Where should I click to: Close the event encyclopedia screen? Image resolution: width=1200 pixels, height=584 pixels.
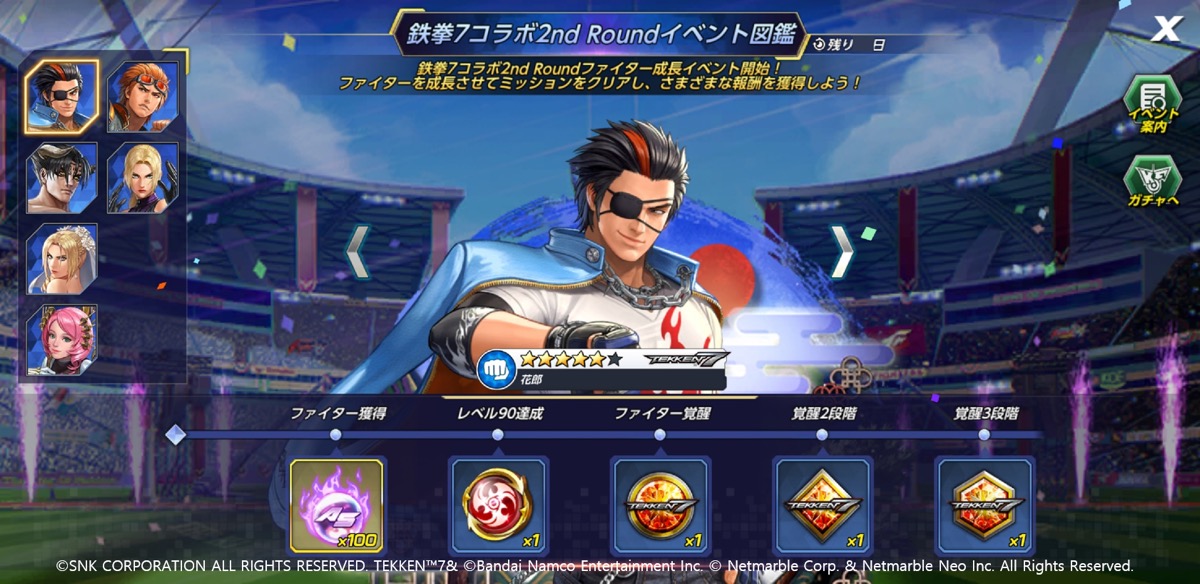pos(1166,29)
